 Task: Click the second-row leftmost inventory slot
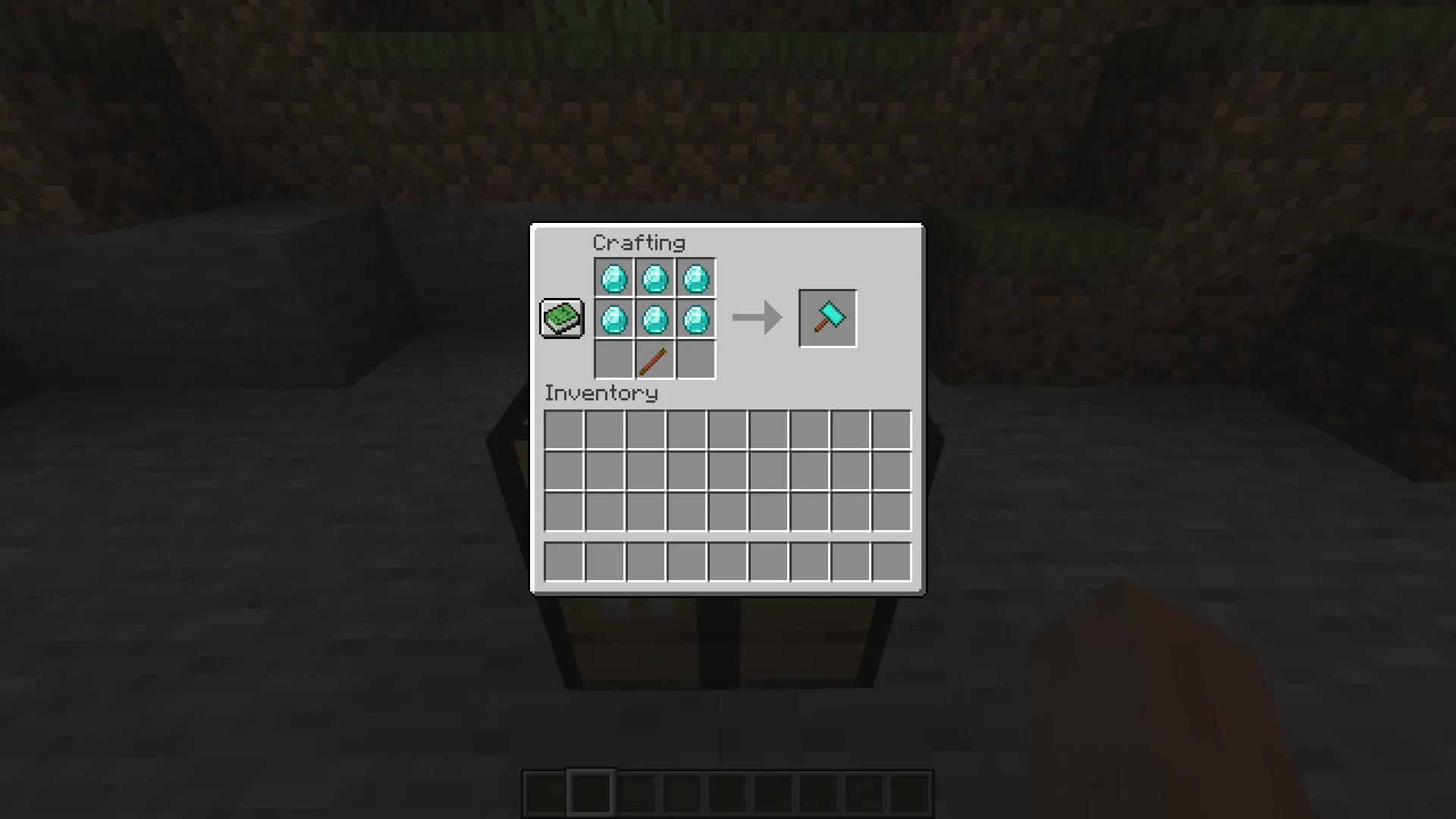[x=564, y=471]
